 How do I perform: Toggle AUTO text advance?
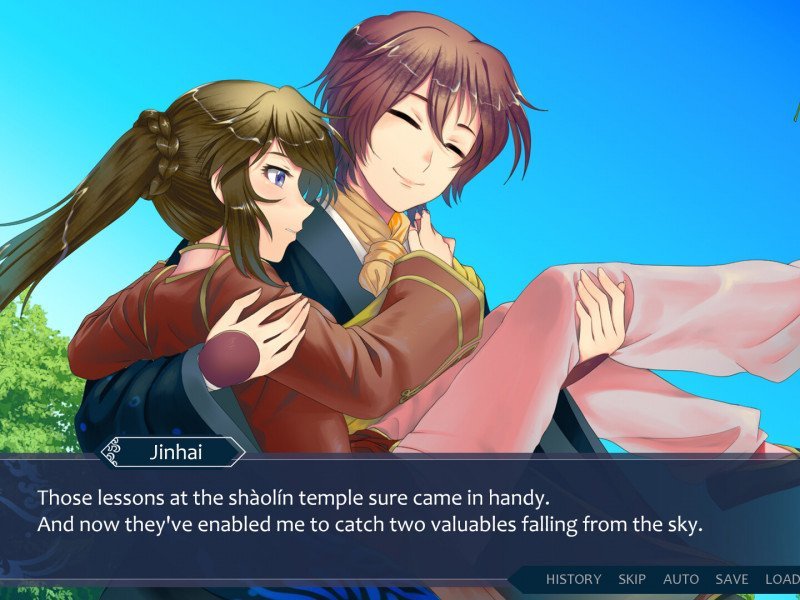[681, 579]
